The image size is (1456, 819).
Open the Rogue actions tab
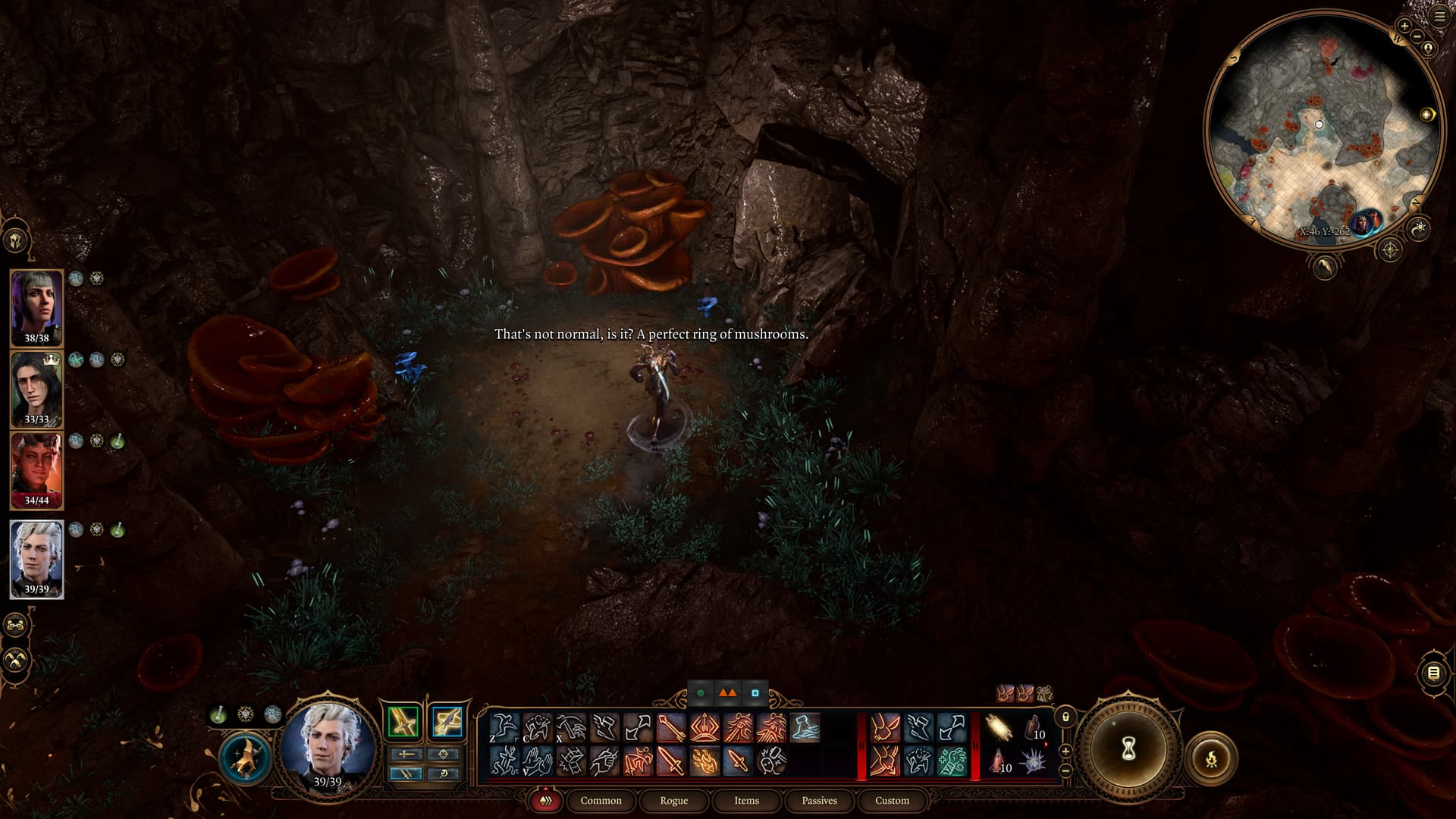(673, 800)
